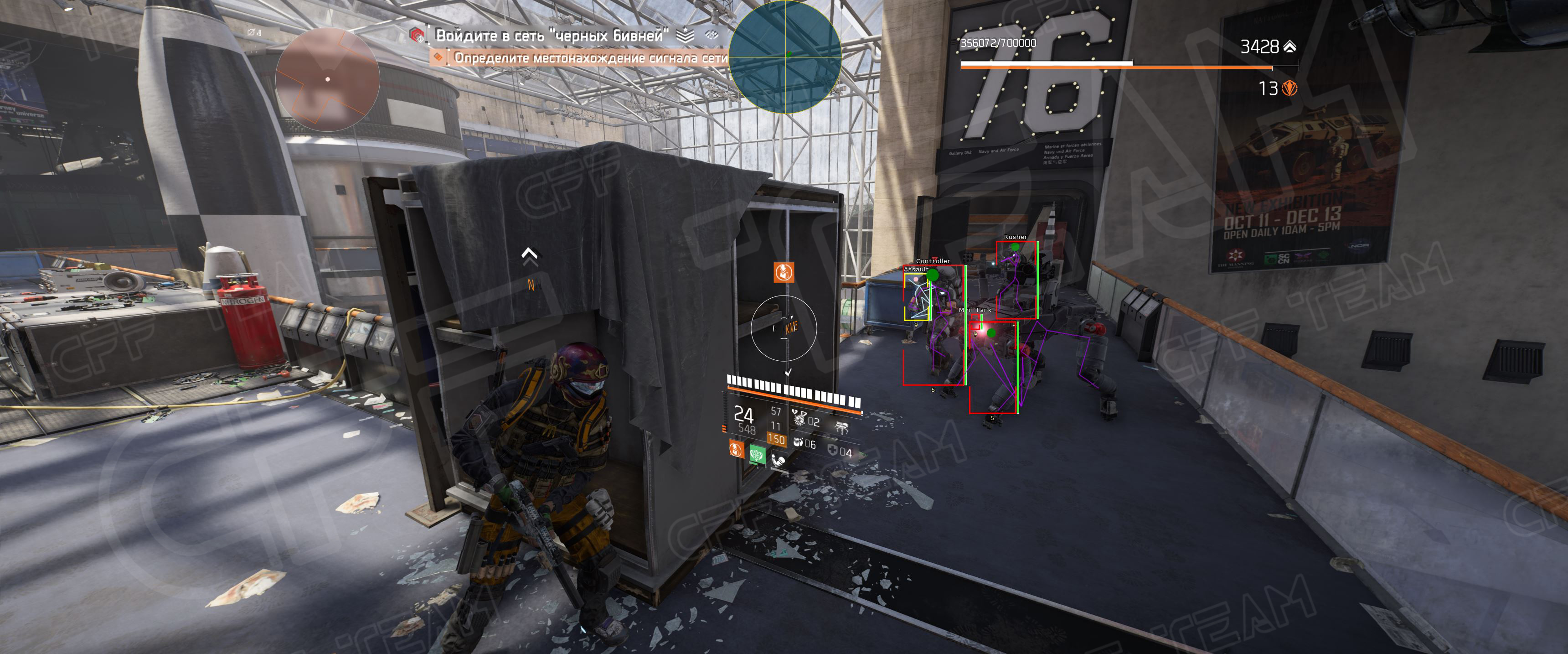Activate the turret skill icon
1568x654 pixels.
tap(842, 428)
